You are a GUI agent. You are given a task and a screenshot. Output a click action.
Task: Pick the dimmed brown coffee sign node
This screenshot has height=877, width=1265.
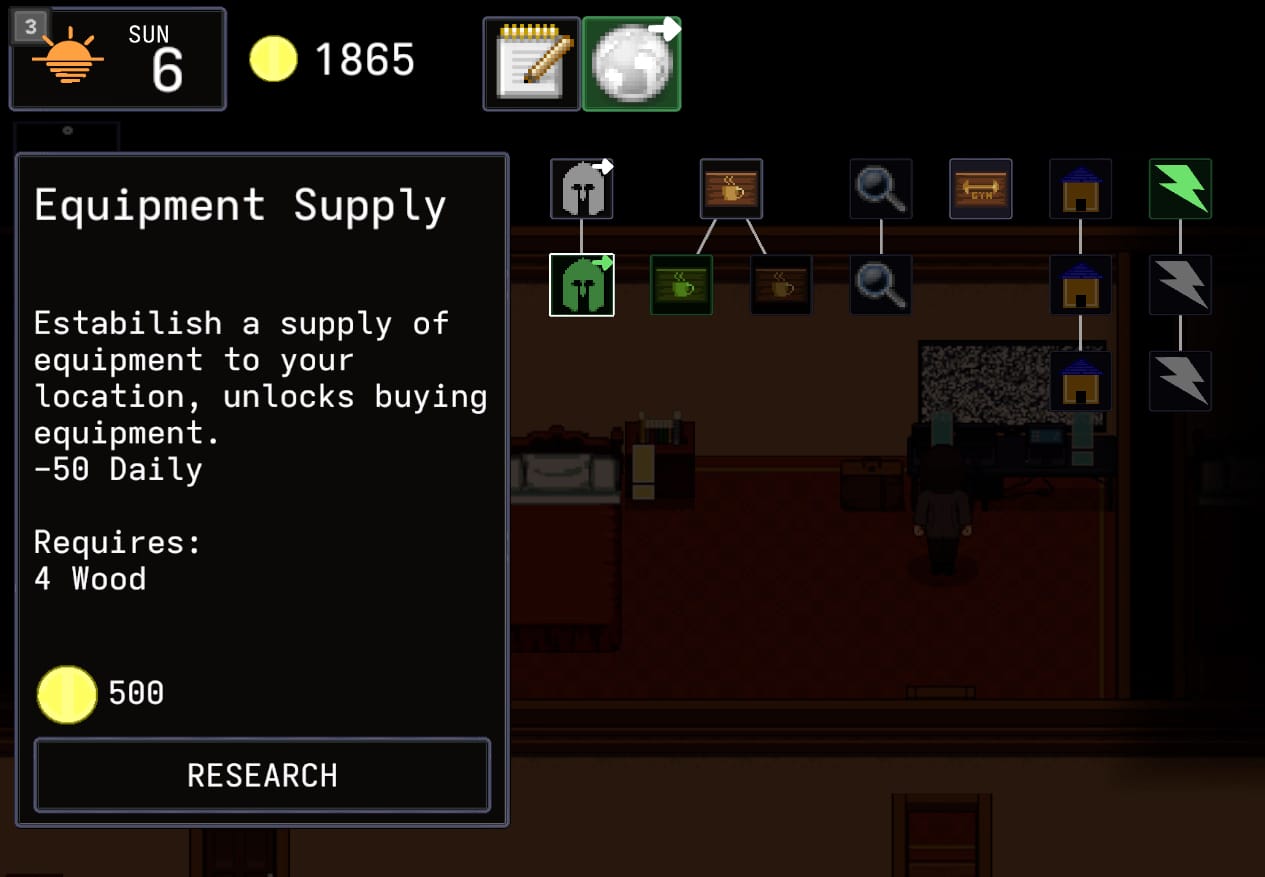click(x=781, y=285)
